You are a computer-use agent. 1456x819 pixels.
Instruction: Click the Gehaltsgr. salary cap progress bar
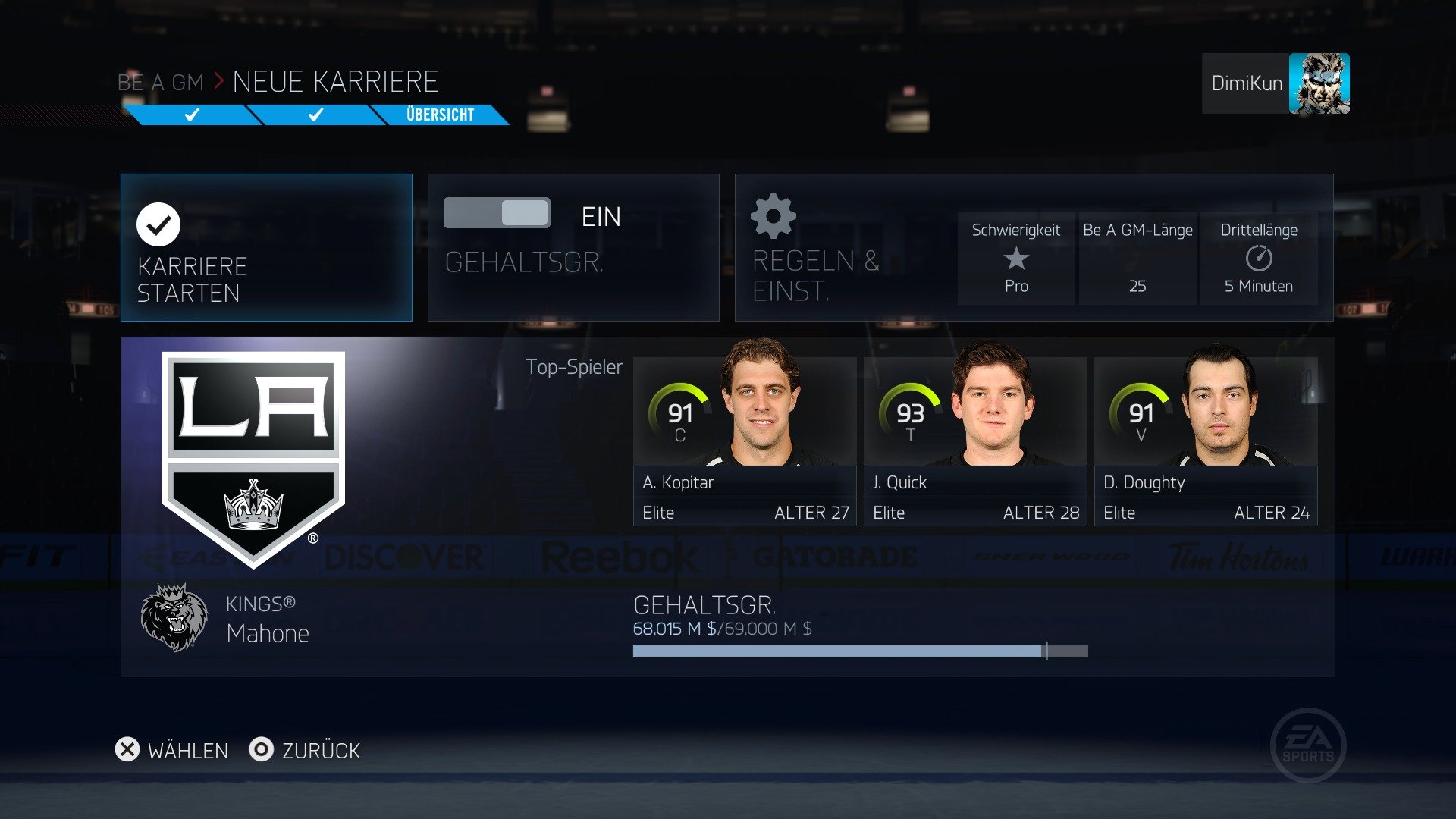tap(861, 651)
